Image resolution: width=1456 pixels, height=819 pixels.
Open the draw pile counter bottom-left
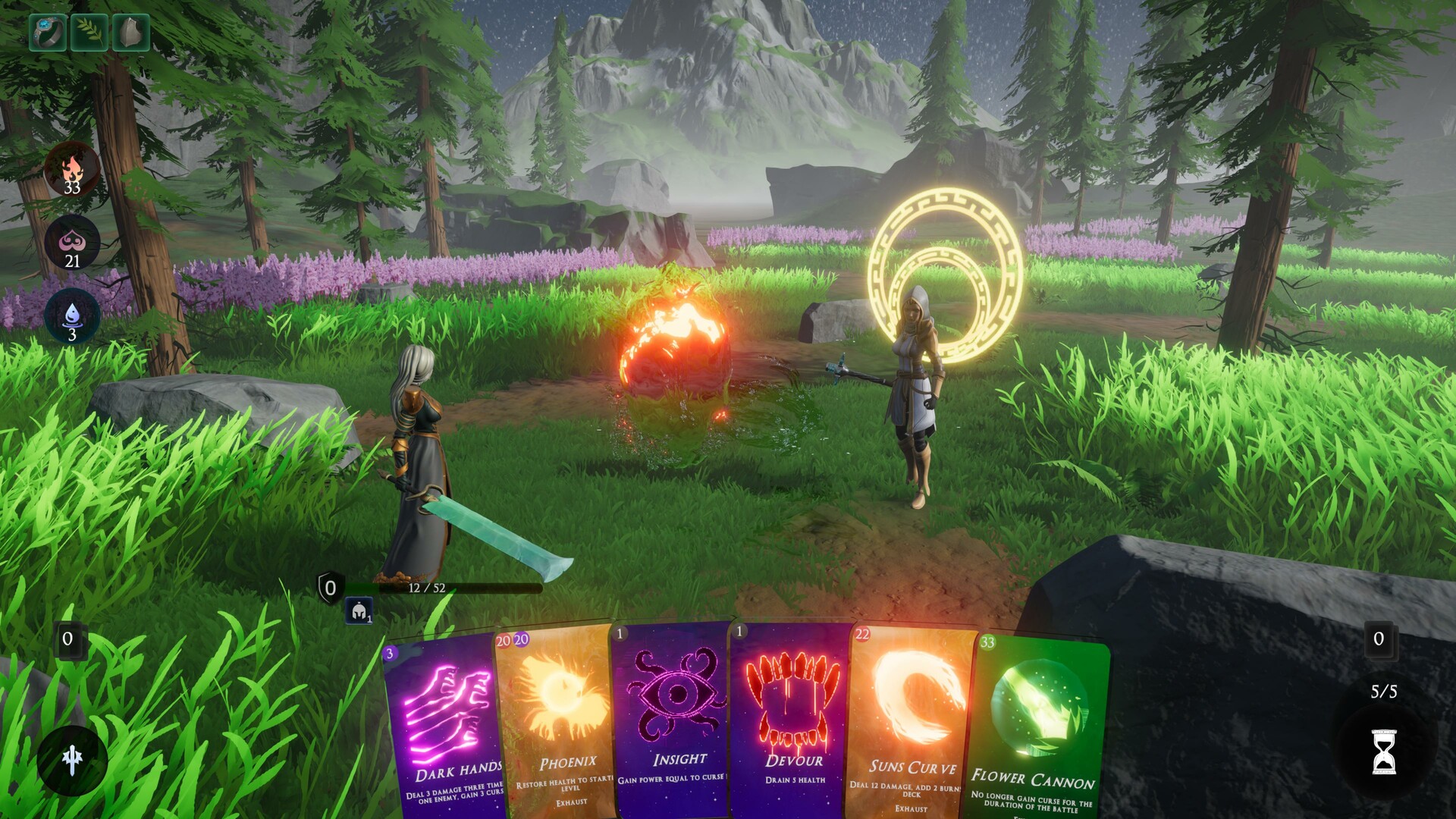[68, 641]
